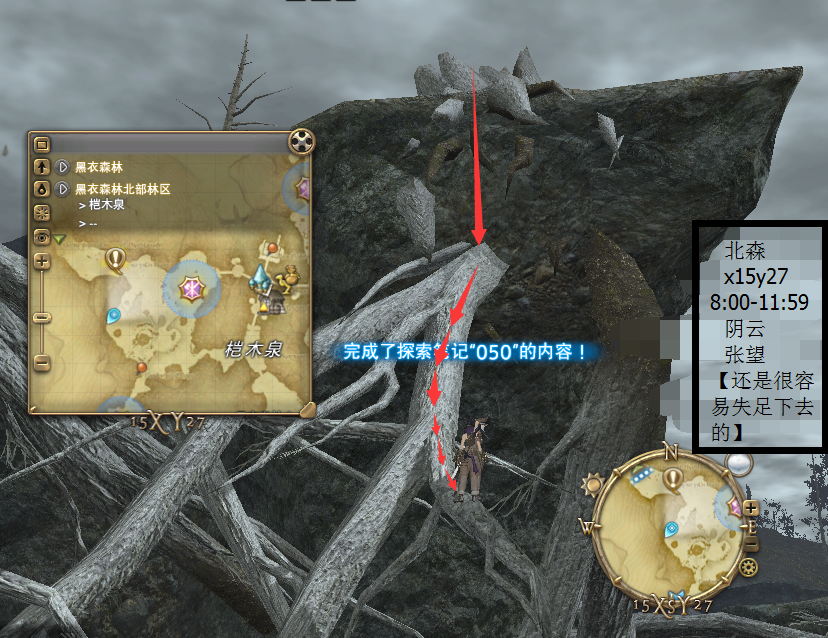
Task: Open the 黑衣森林北部林区 area map selector
Action: point(62,187)
